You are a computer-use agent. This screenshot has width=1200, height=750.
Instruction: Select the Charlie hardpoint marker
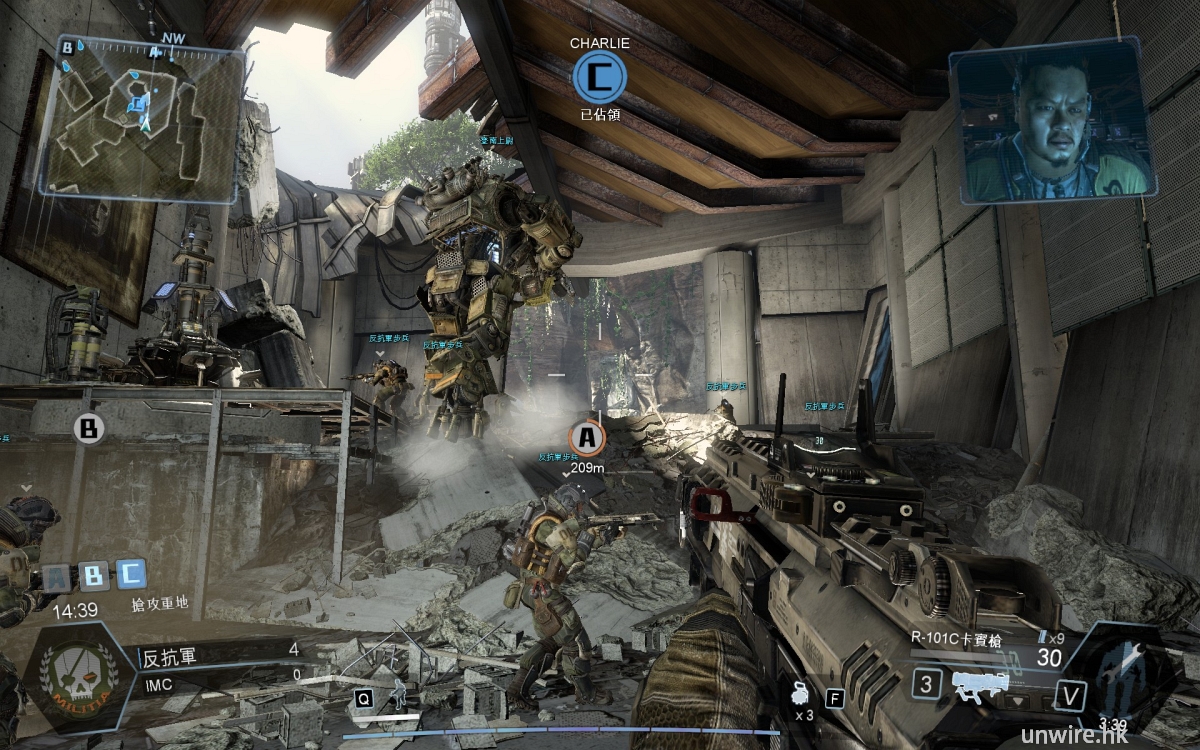click(x=600, y=78)
